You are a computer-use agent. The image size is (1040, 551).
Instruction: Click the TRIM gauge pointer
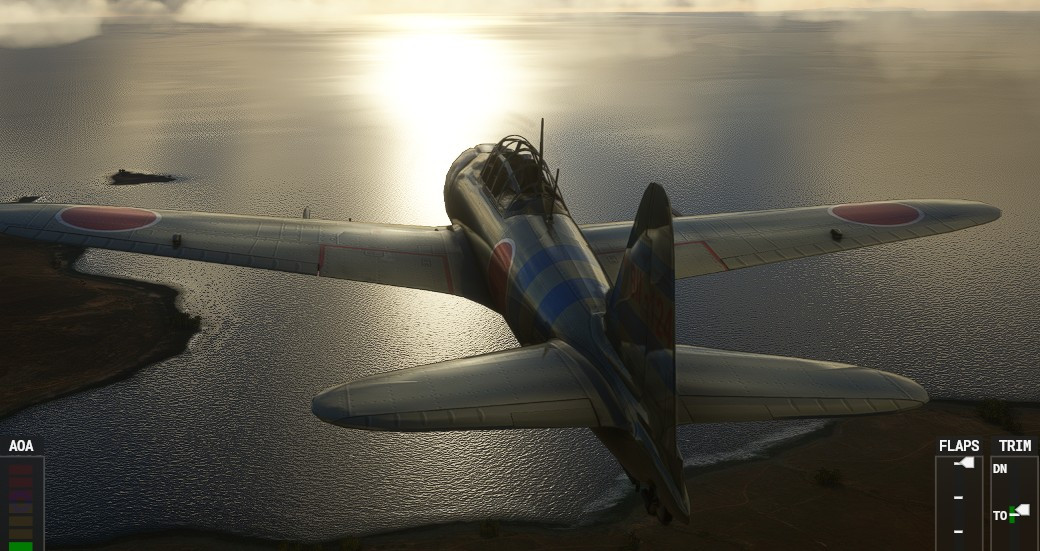click(x=1021, y=510)
